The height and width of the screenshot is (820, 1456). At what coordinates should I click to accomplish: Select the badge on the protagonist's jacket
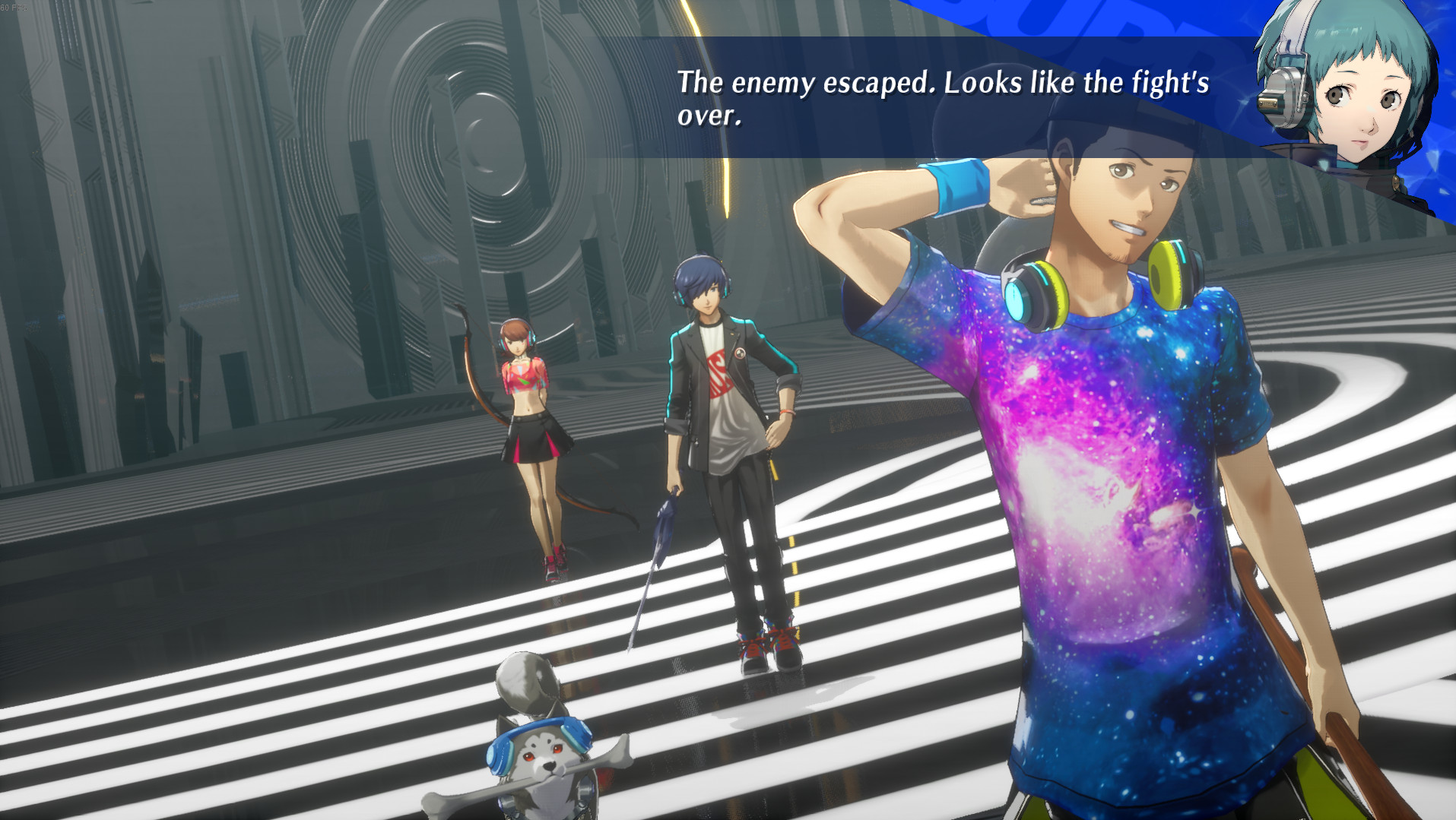point(740,352)
